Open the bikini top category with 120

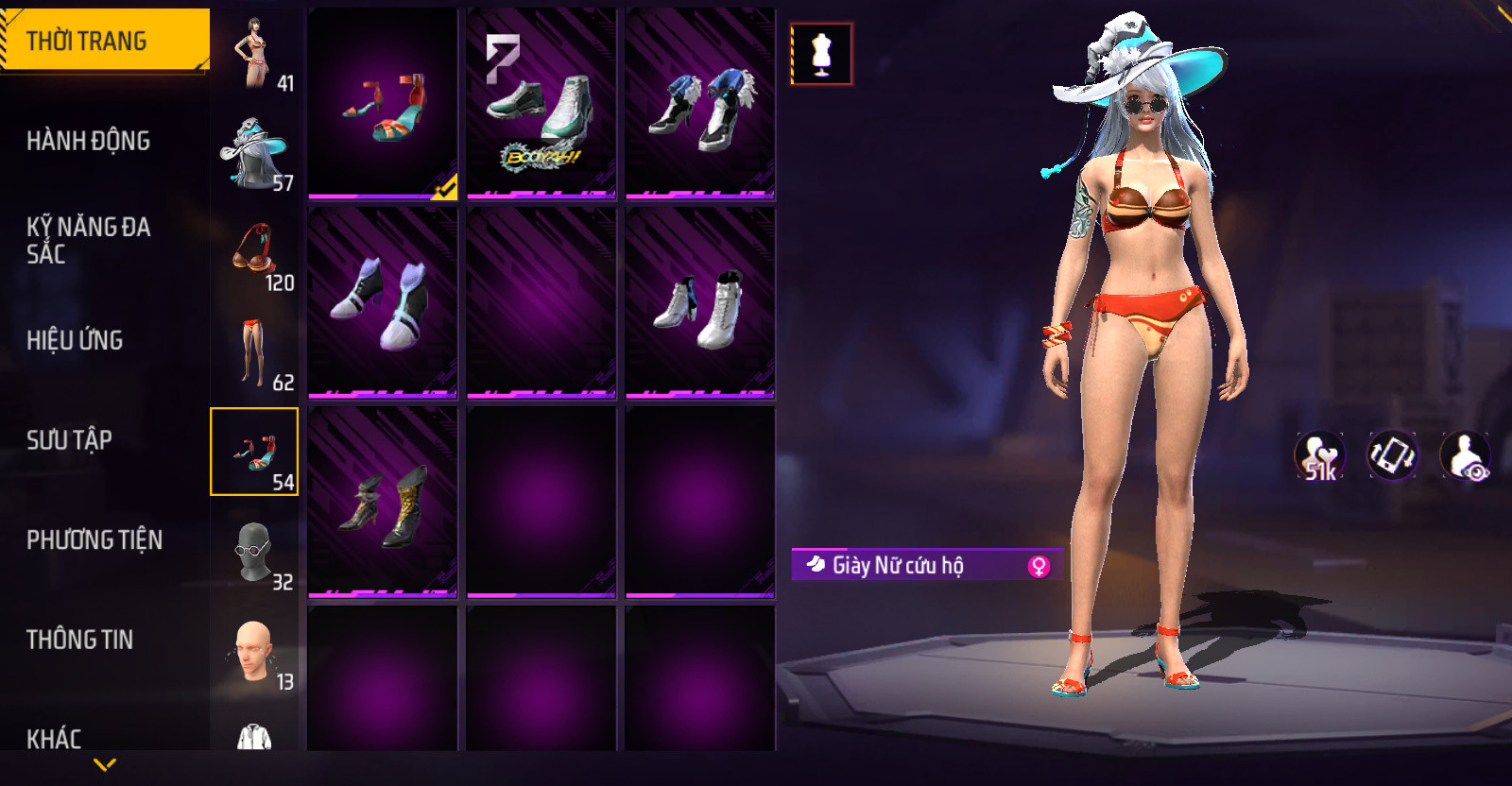click(x=254, y=255)
